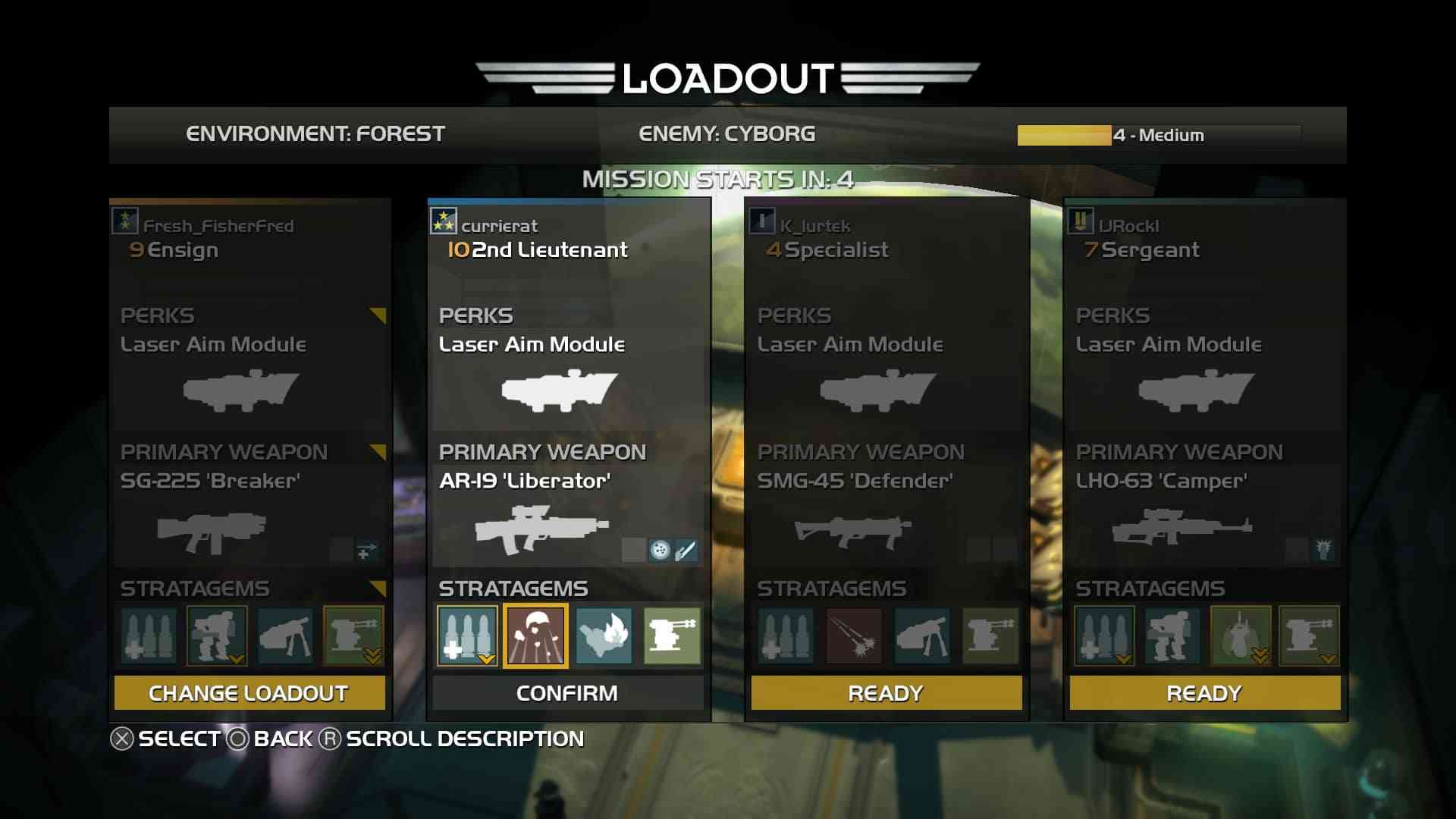Click Change Loadout under Fresh_FisherFred
This screenshot has height=819, width=1456.
(x=249, y=693)
